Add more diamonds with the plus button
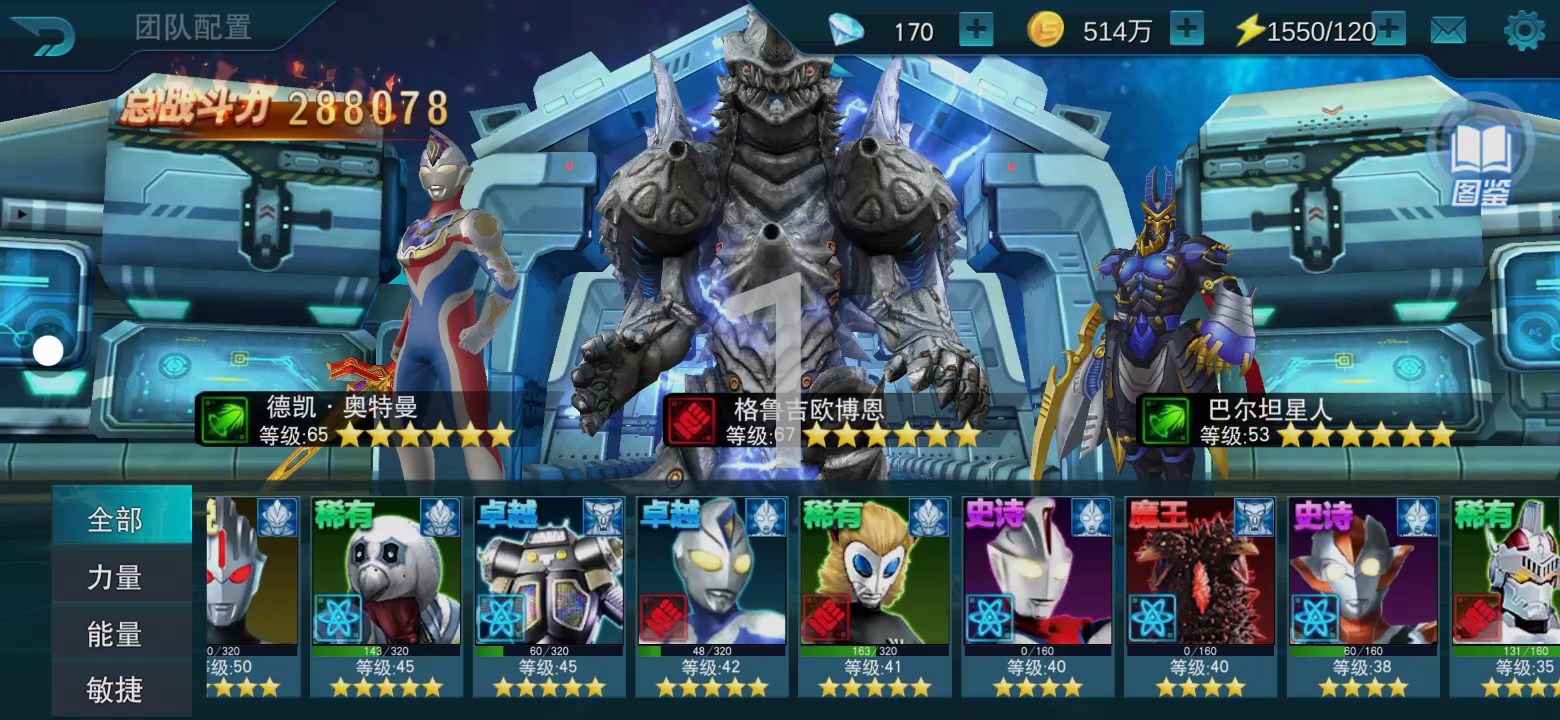Screen dimensions: 1560x720 (x=976, y=30)
